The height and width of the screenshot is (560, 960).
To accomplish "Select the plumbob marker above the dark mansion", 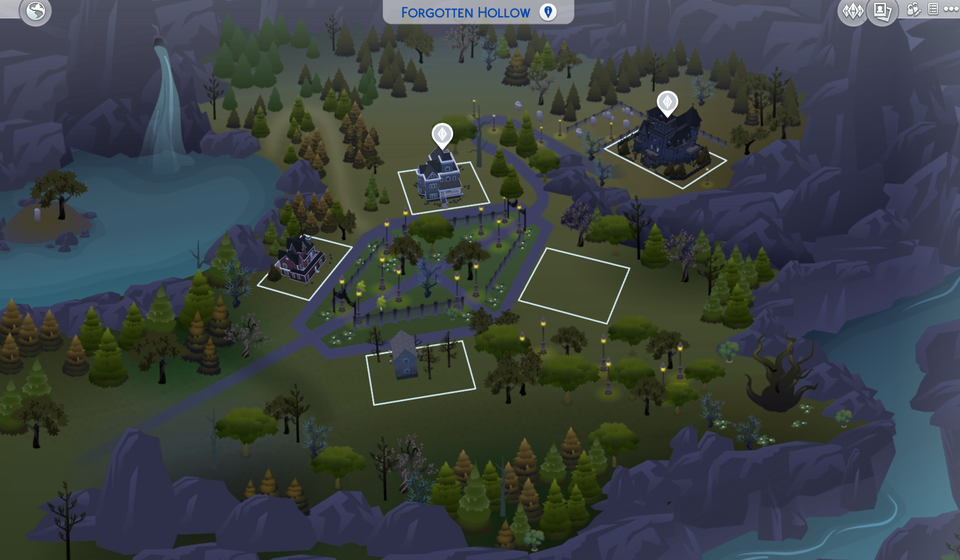I will pos(667,102).
